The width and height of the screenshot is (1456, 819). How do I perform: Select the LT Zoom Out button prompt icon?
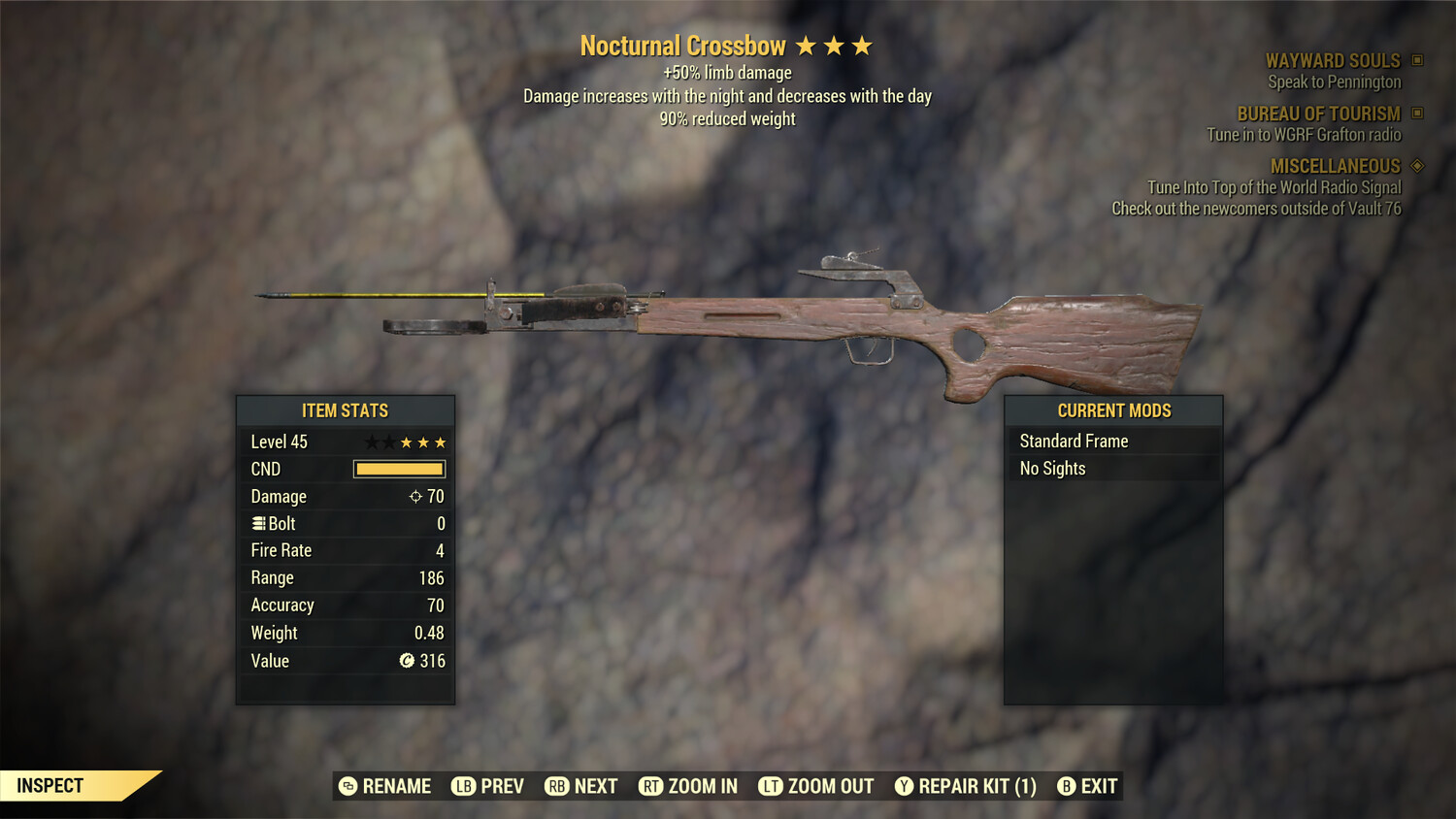click(x=772, y=786)
